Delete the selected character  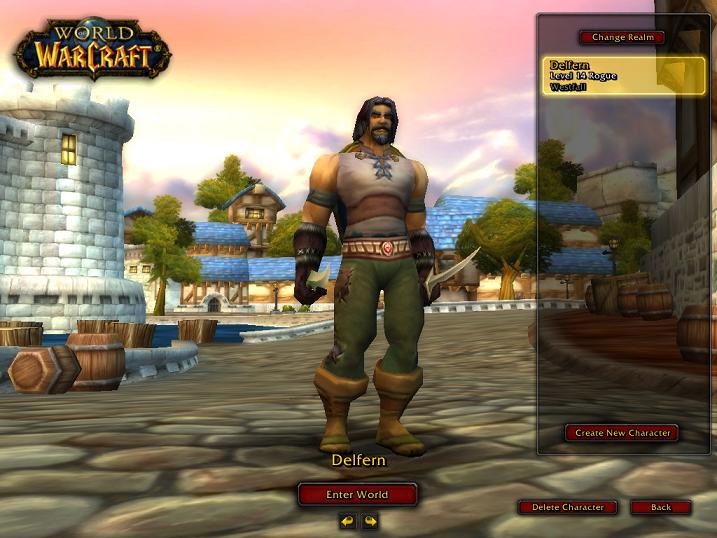coord(567,507)
